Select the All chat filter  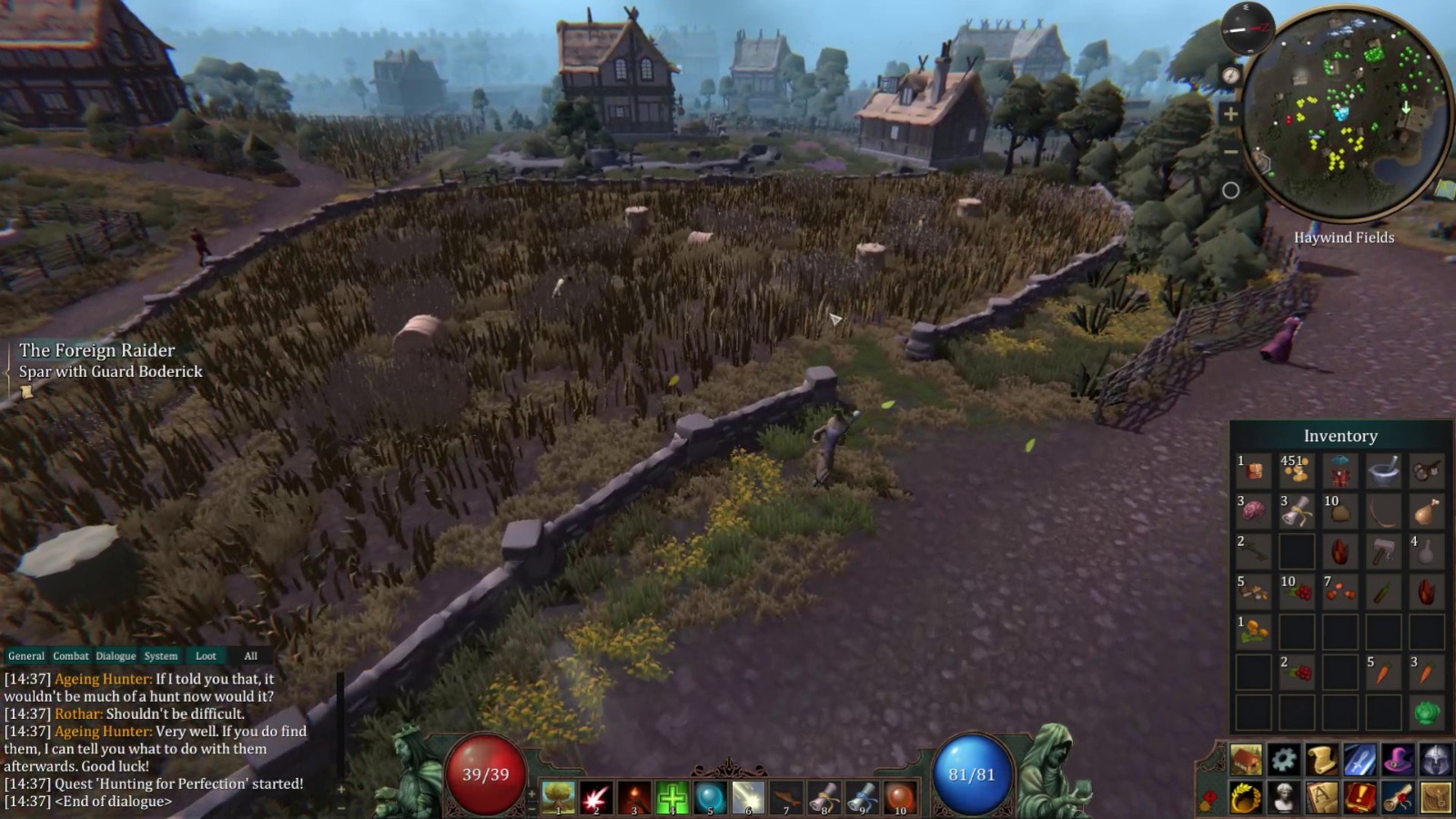pyautogui.click(x=251, y=656)
